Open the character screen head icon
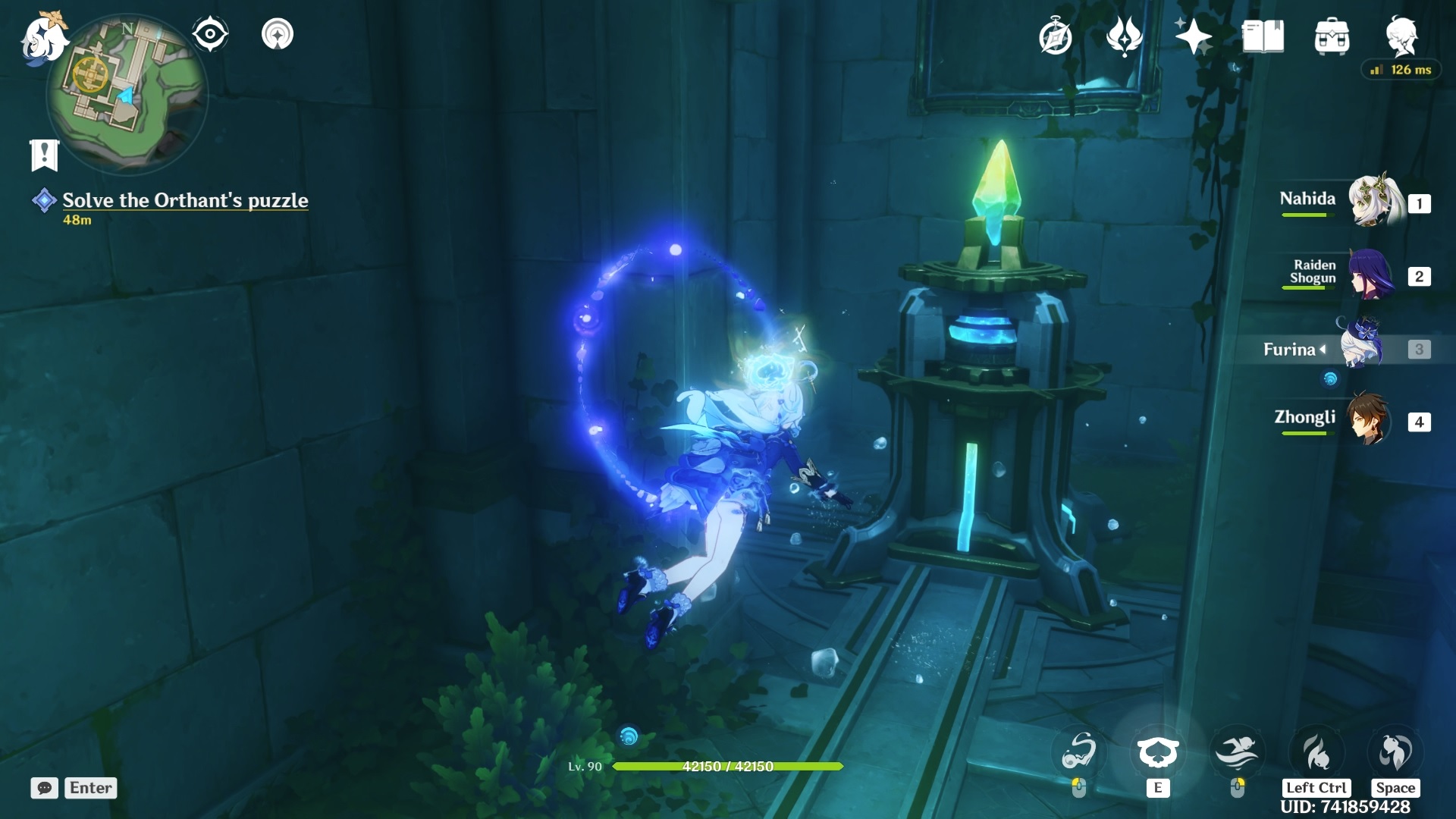 coord(1401,36)
